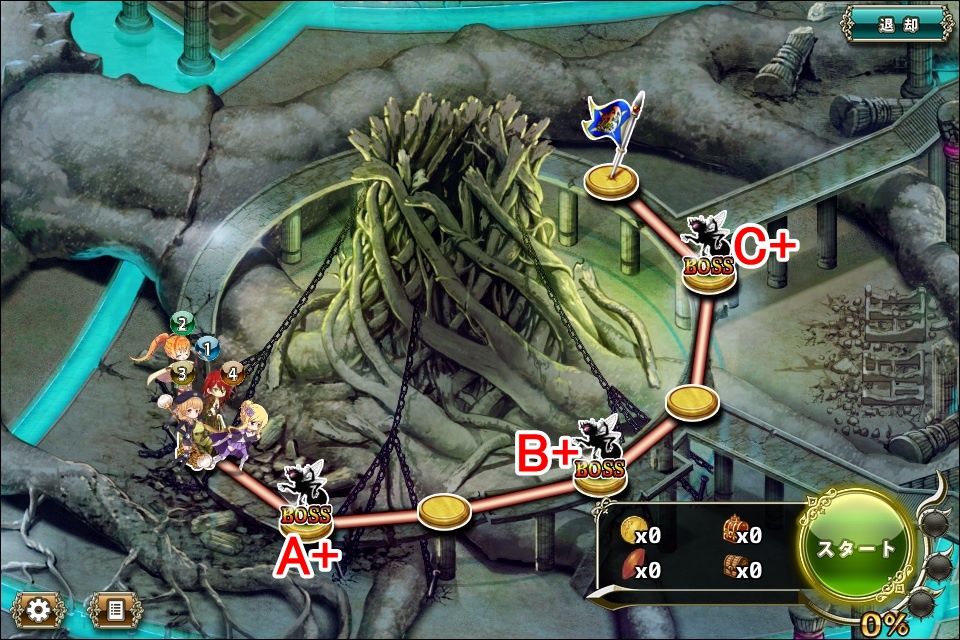Open the gear settings menu
Screen dimensions: 960x640
(x=39, y=609)
